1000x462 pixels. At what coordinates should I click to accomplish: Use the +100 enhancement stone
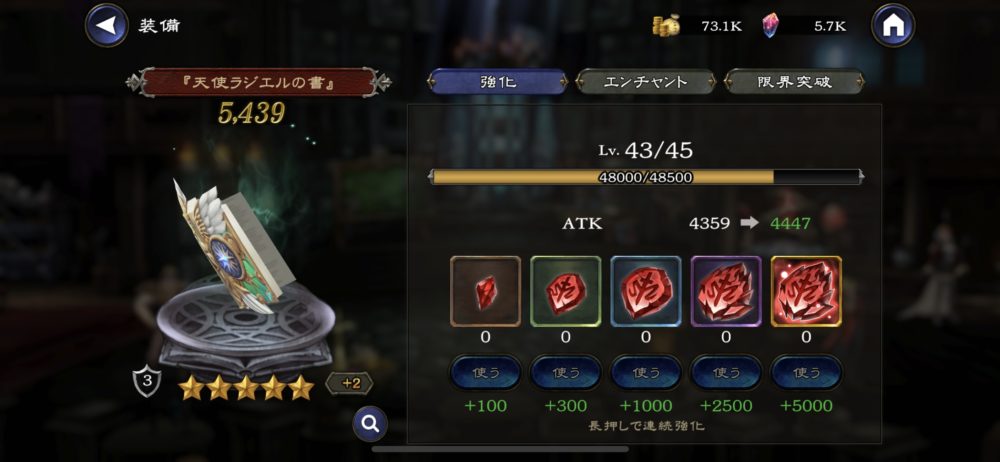[486, 372]
